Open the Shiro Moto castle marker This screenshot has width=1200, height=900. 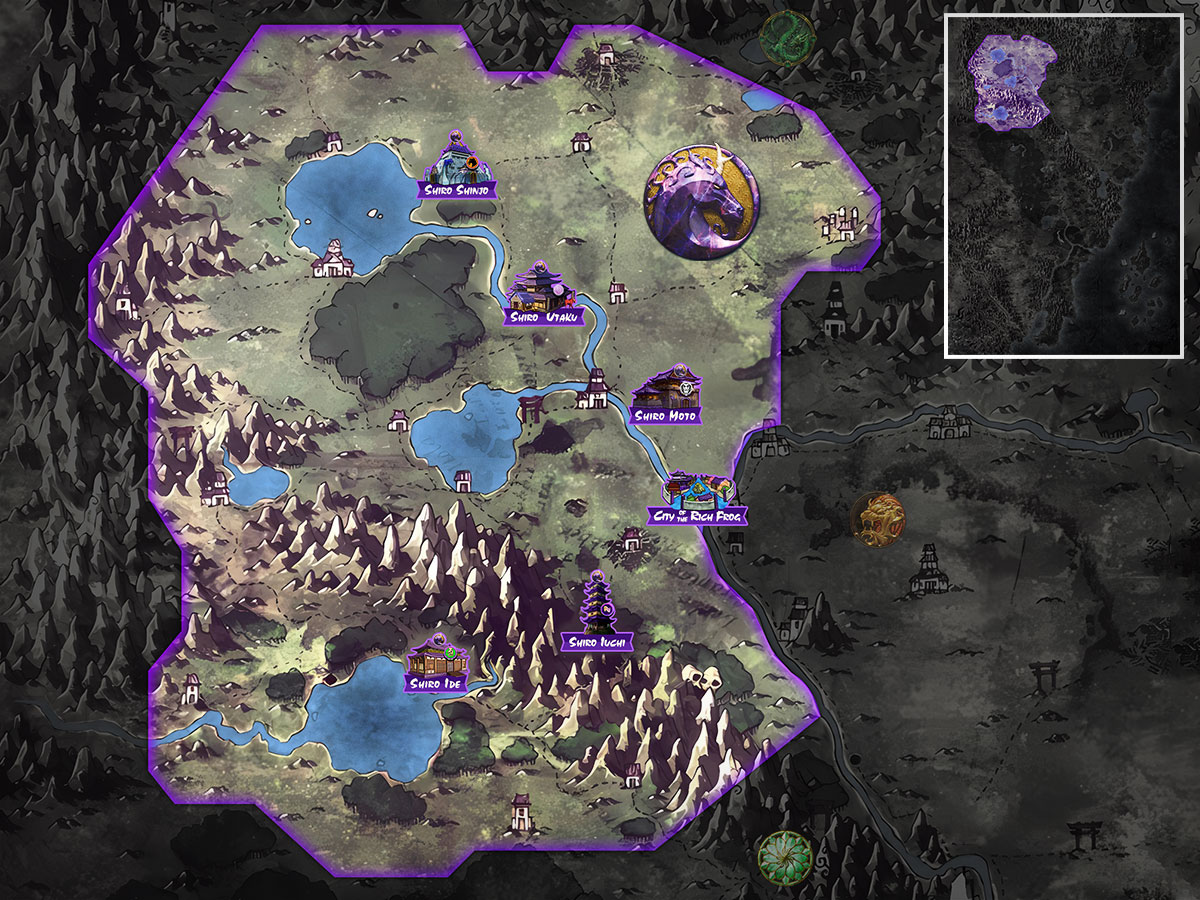coord(667,395)
